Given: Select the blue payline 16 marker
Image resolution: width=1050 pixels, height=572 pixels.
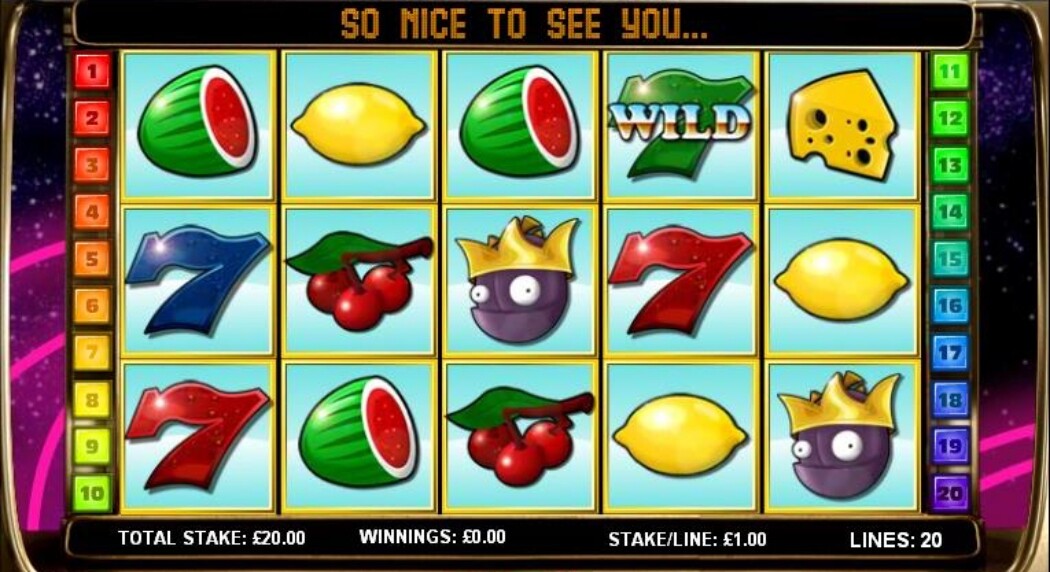Looking at the screenshot, I should (949, 306).
